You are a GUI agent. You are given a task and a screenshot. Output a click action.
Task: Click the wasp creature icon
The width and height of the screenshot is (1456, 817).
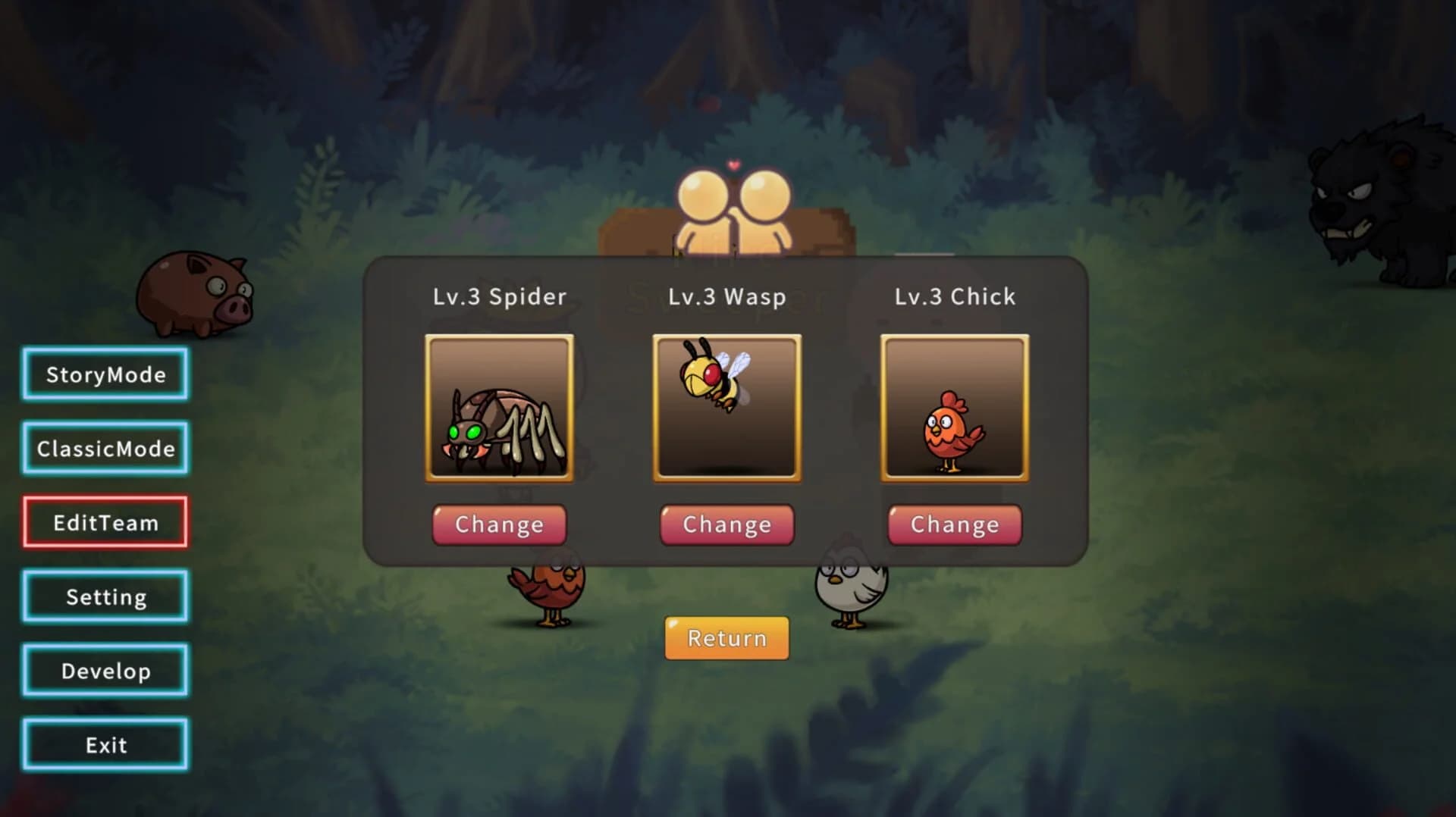tap(713, 375)
